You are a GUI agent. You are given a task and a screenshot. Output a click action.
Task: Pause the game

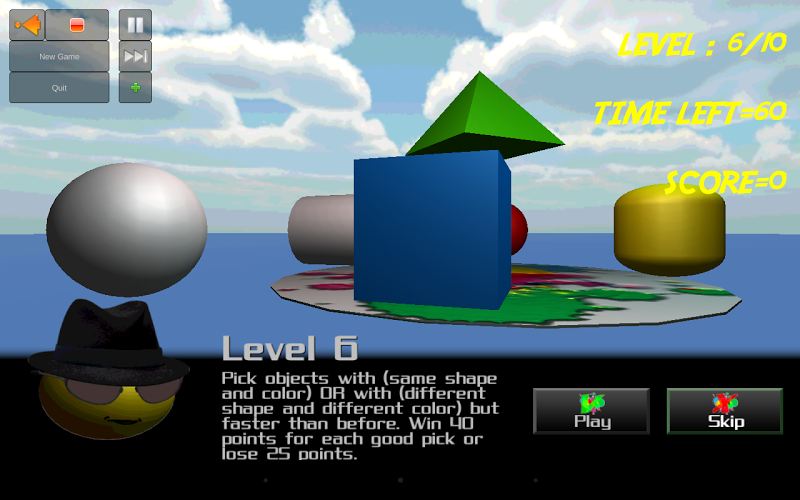coord(135,25)
